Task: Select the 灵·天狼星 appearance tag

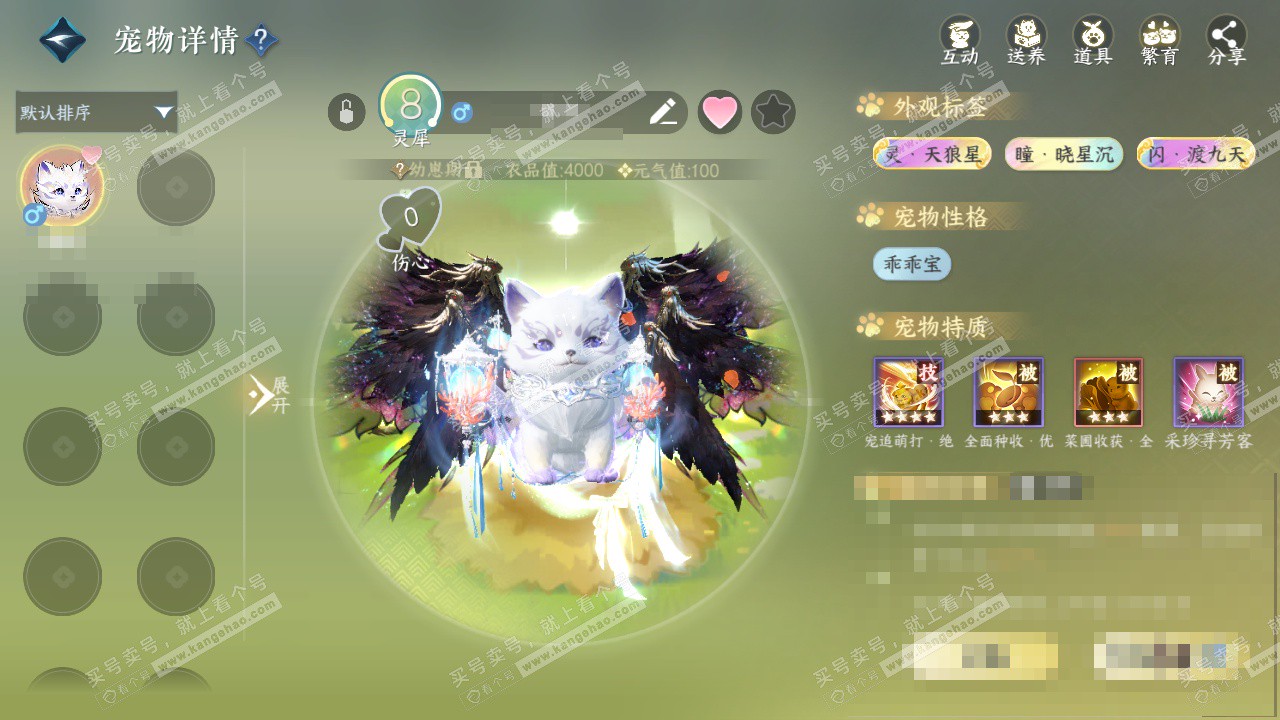Action: click(x=932, y=154)
